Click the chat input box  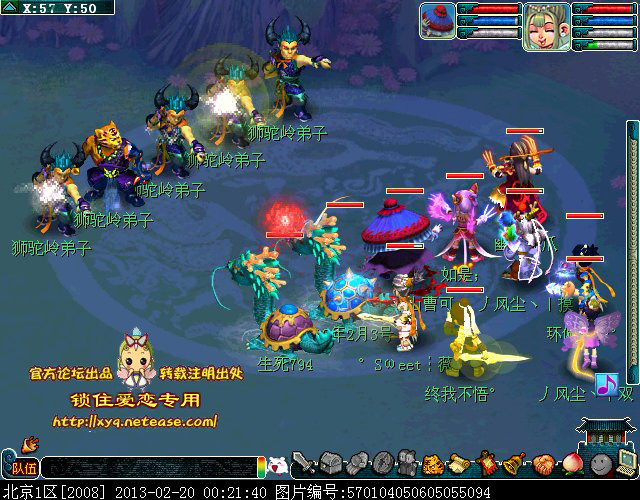coord(148,467)
